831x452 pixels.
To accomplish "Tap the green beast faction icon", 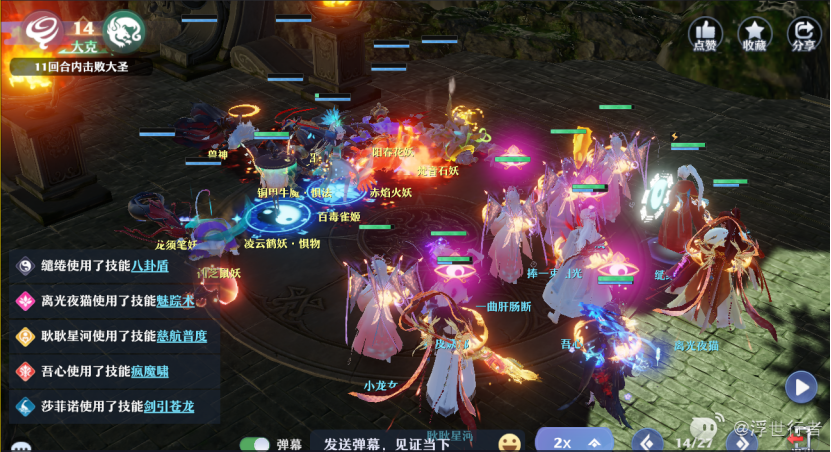I will [125, 31].
